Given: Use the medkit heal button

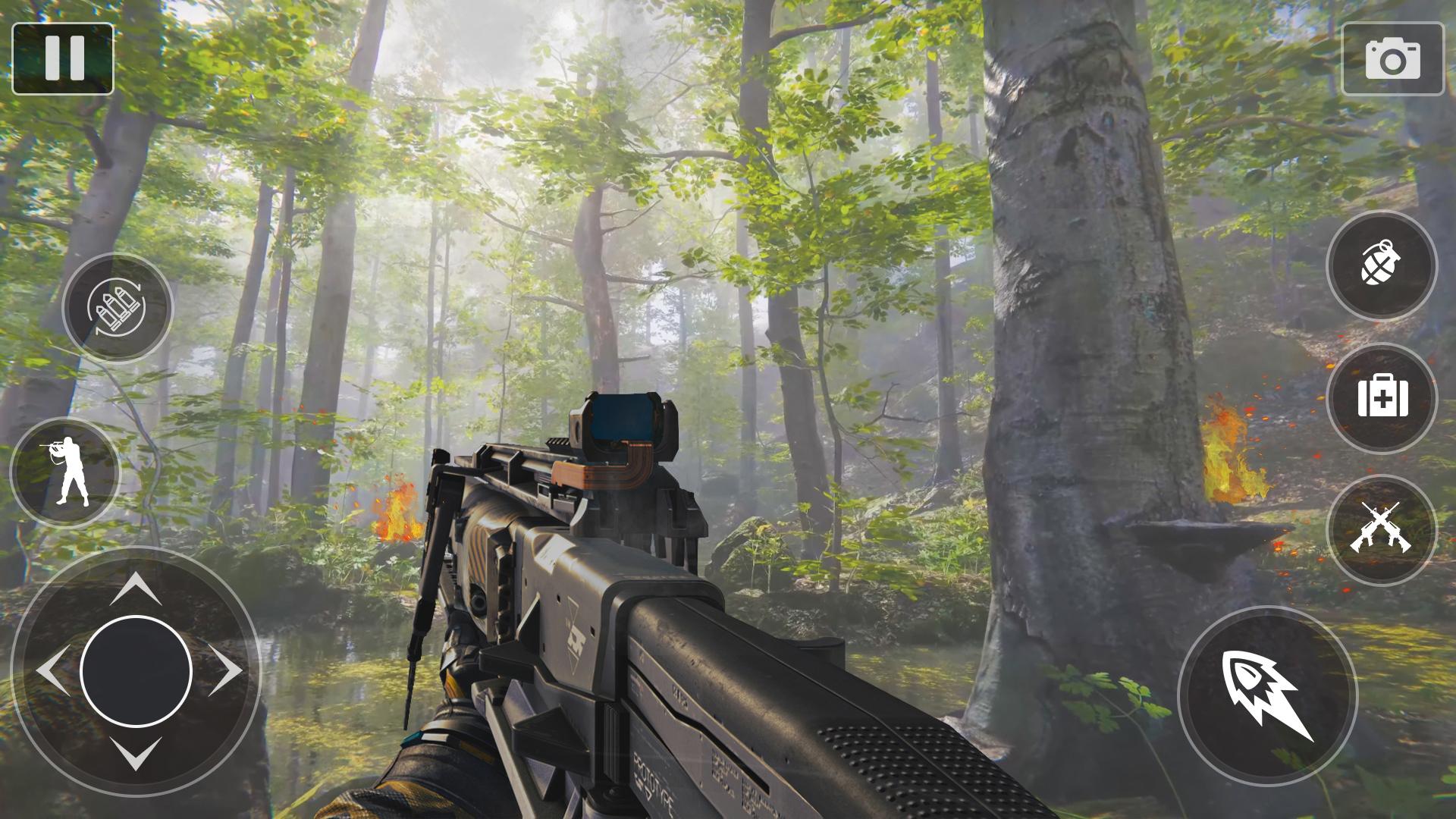Looking at the screenshot, I should (x=1382, y=397).
